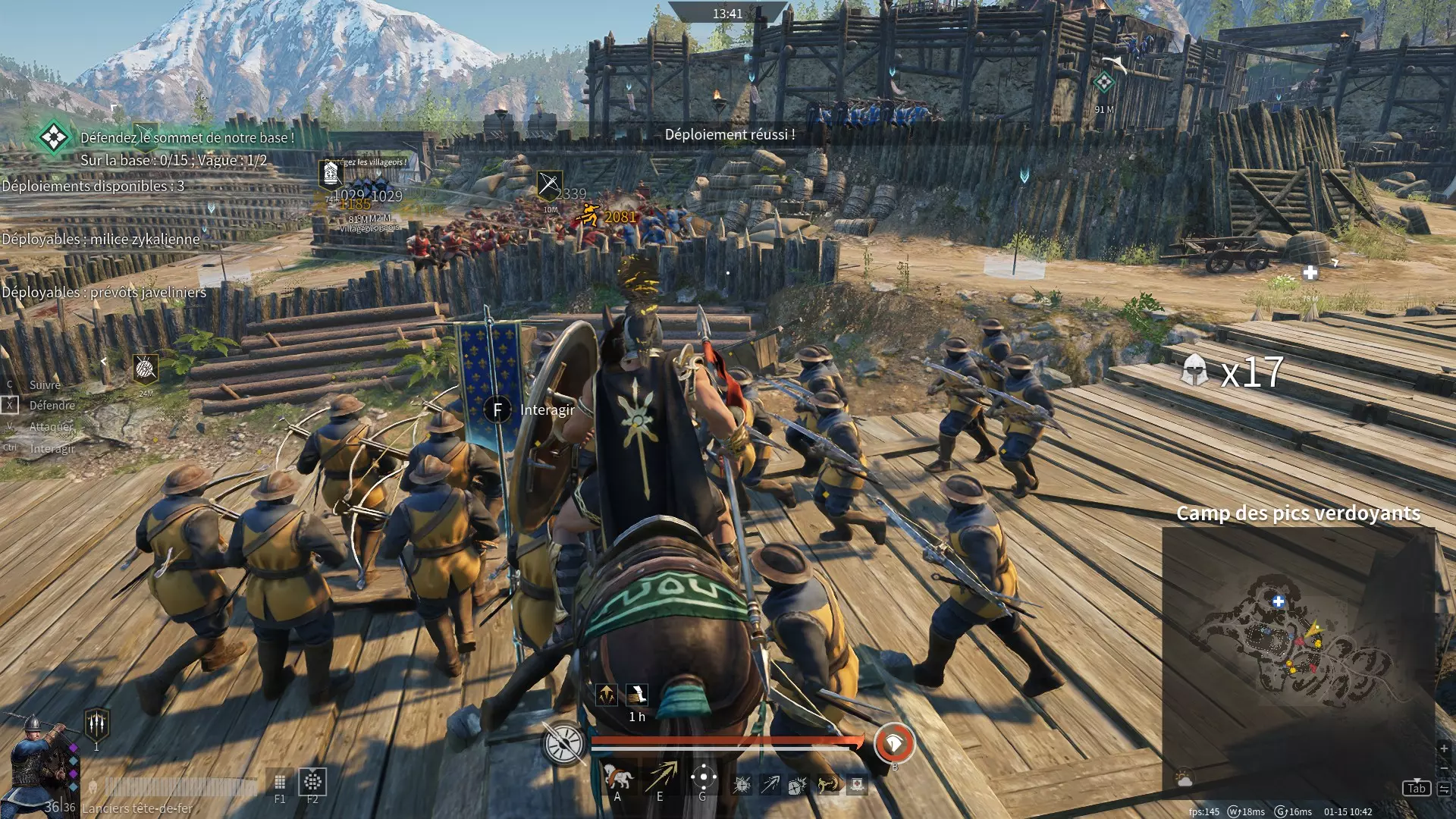
Task: Click the round shield and spear weapon icon
Action: (x=564, y=743)
